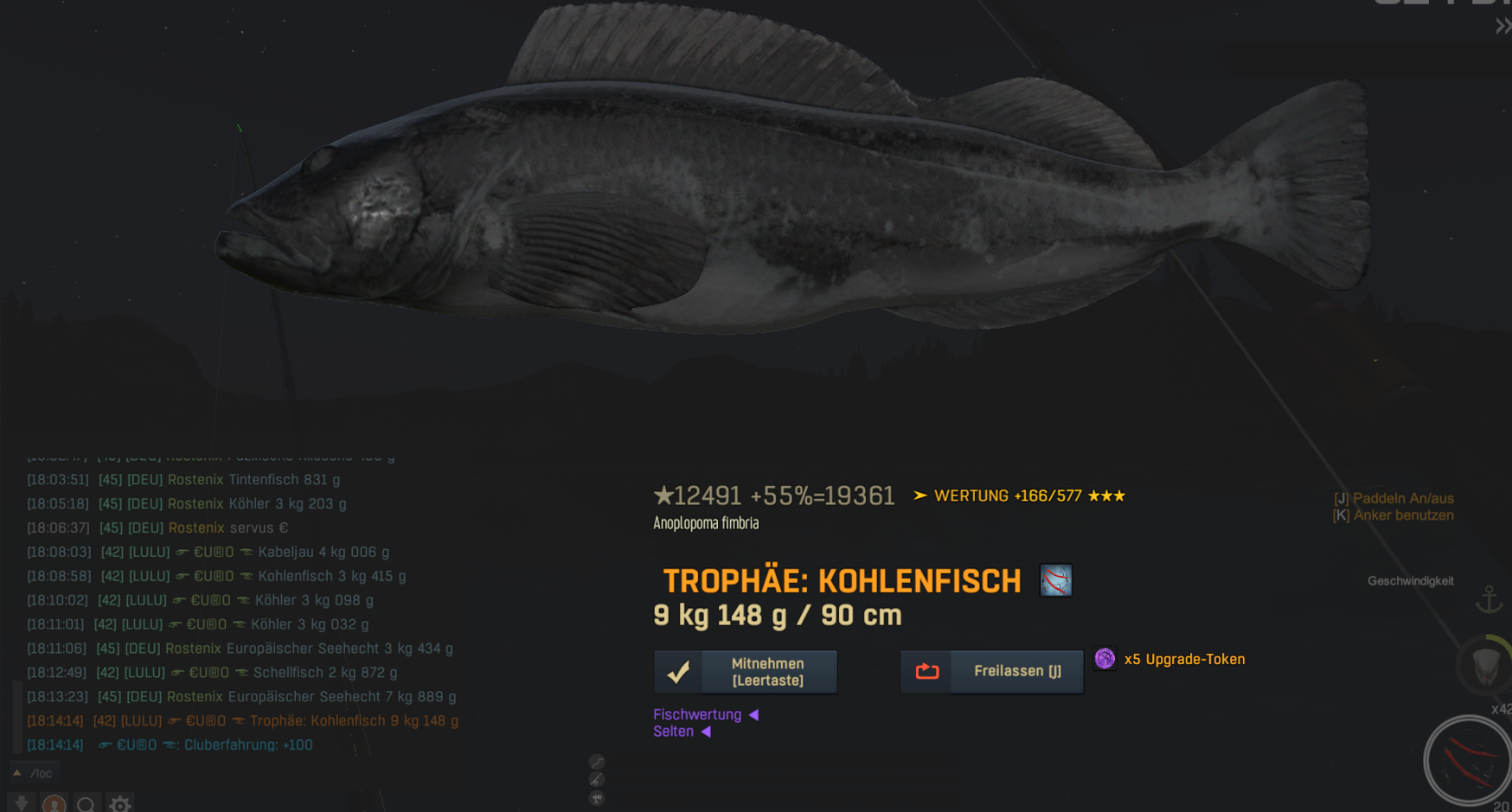This screenshot has width=1512, height=812.
Task: Keep the fish with Mitnehmen
Action: pos(746,672)
